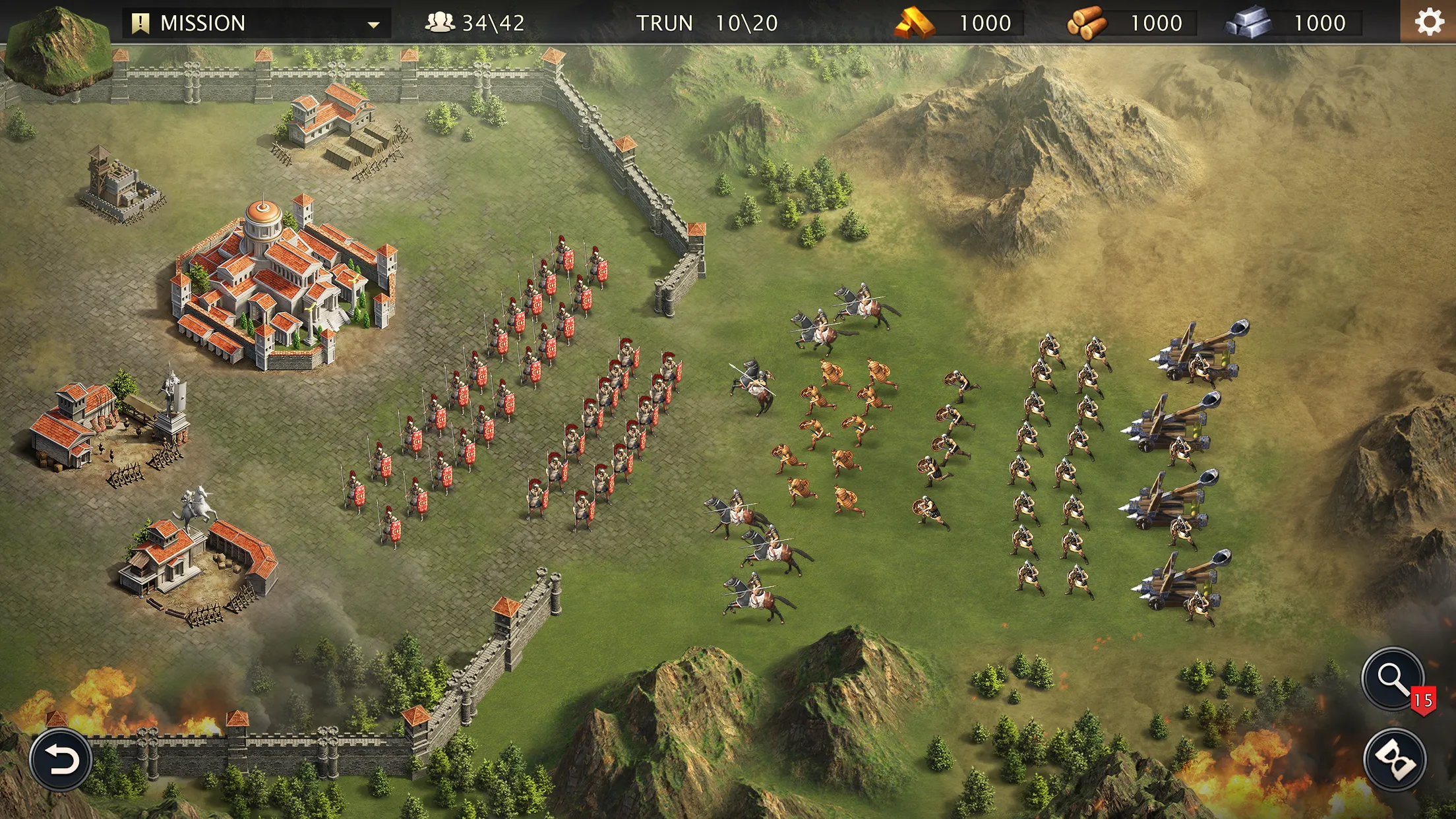Collapse the mission panel via its chevron

[x=375, y=25]
